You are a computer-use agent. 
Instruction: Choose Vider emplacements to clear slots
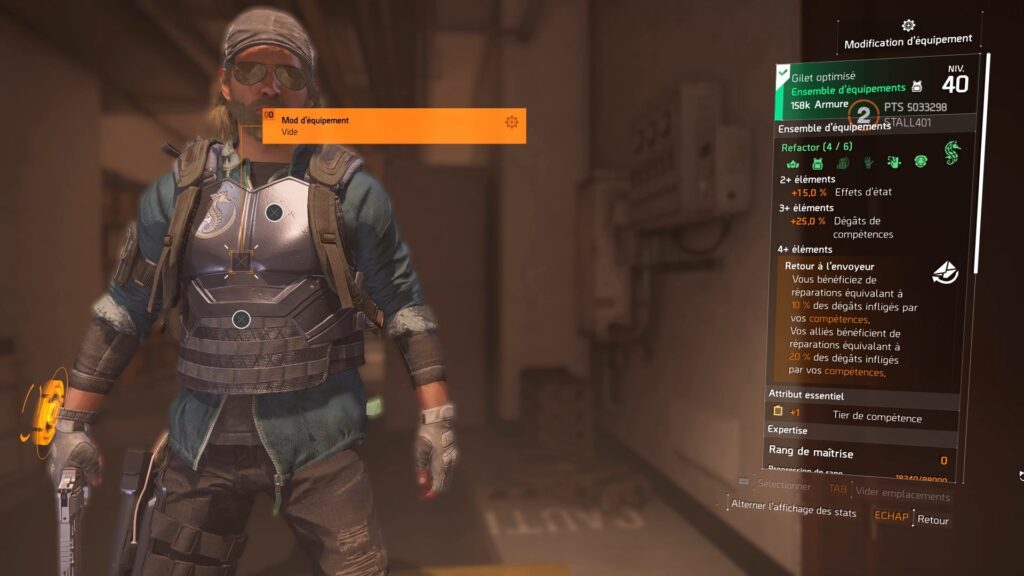point(903,496)
